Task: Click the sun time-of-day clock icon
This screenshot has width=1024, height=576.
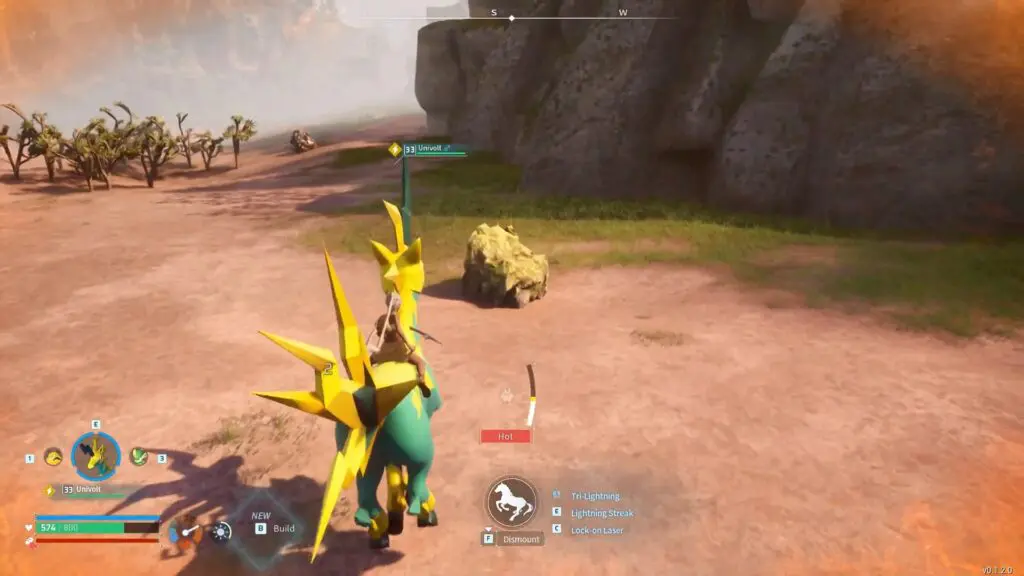Action: (x=221, y=531)
